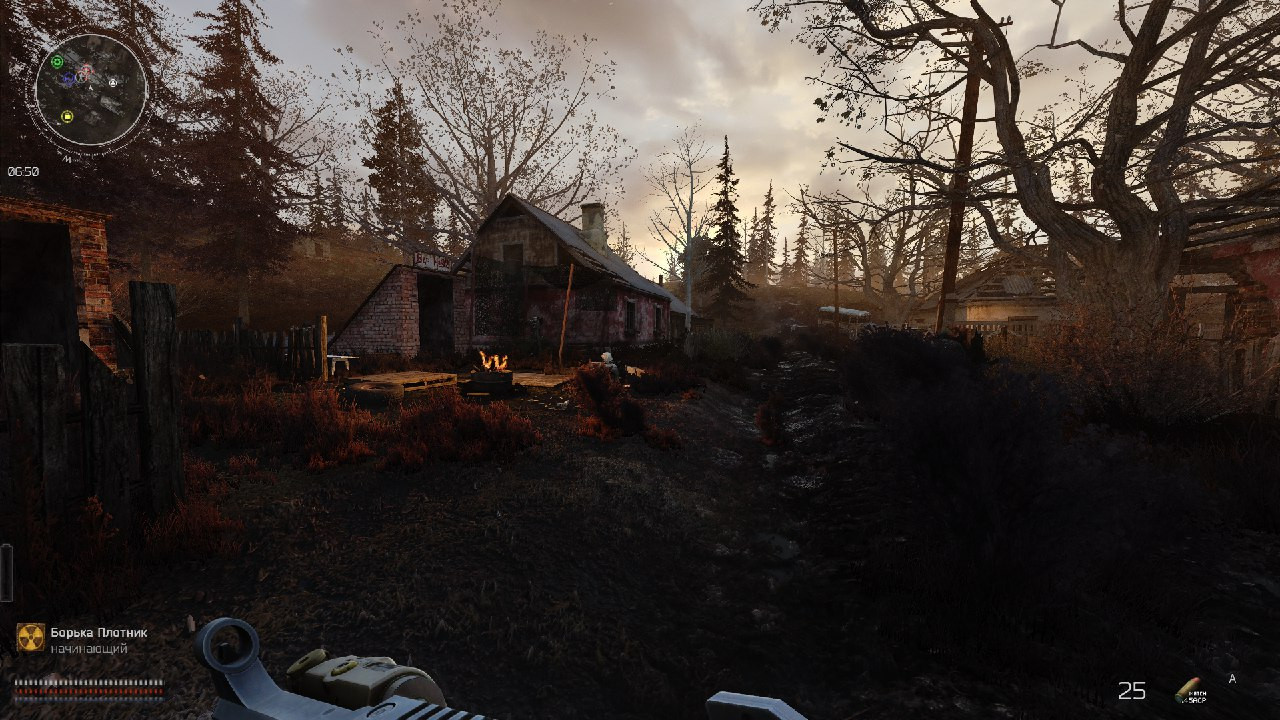Click the red target marker on the minimap
Viewport: 1280px width, 720px height.
coord(86,70)
